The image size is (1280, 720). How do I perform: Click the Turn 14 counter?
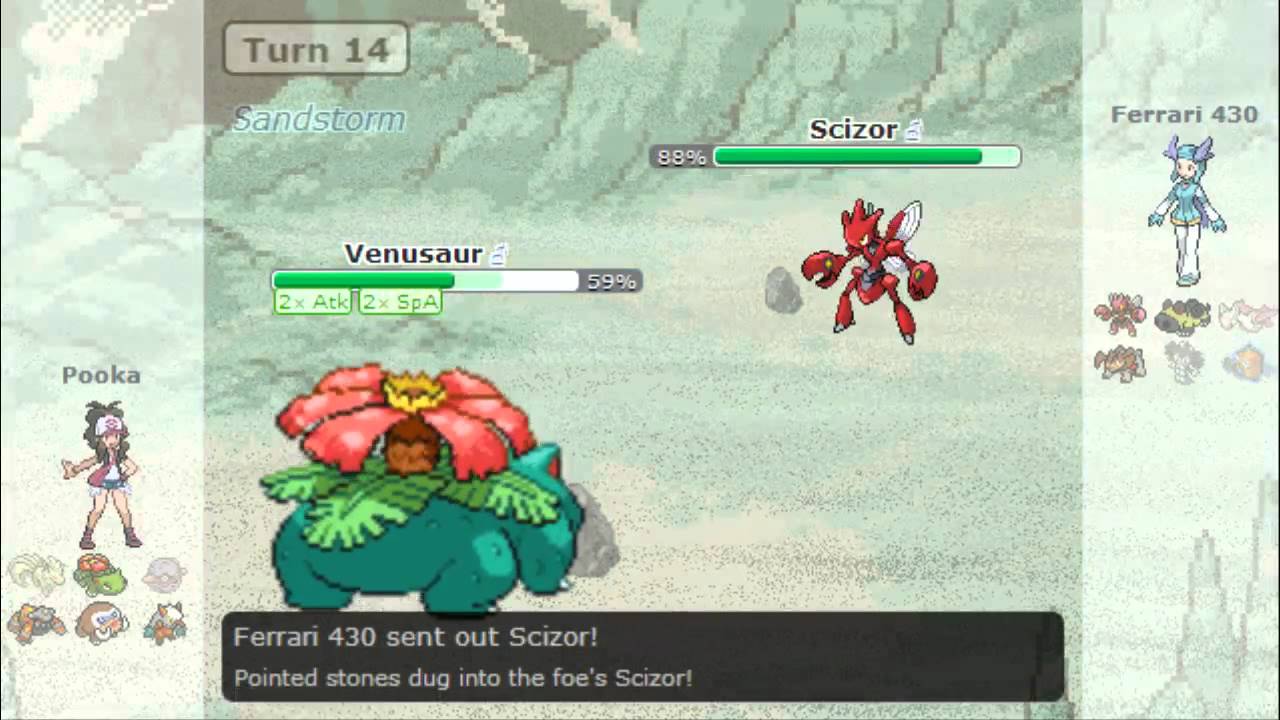point(315,48)
